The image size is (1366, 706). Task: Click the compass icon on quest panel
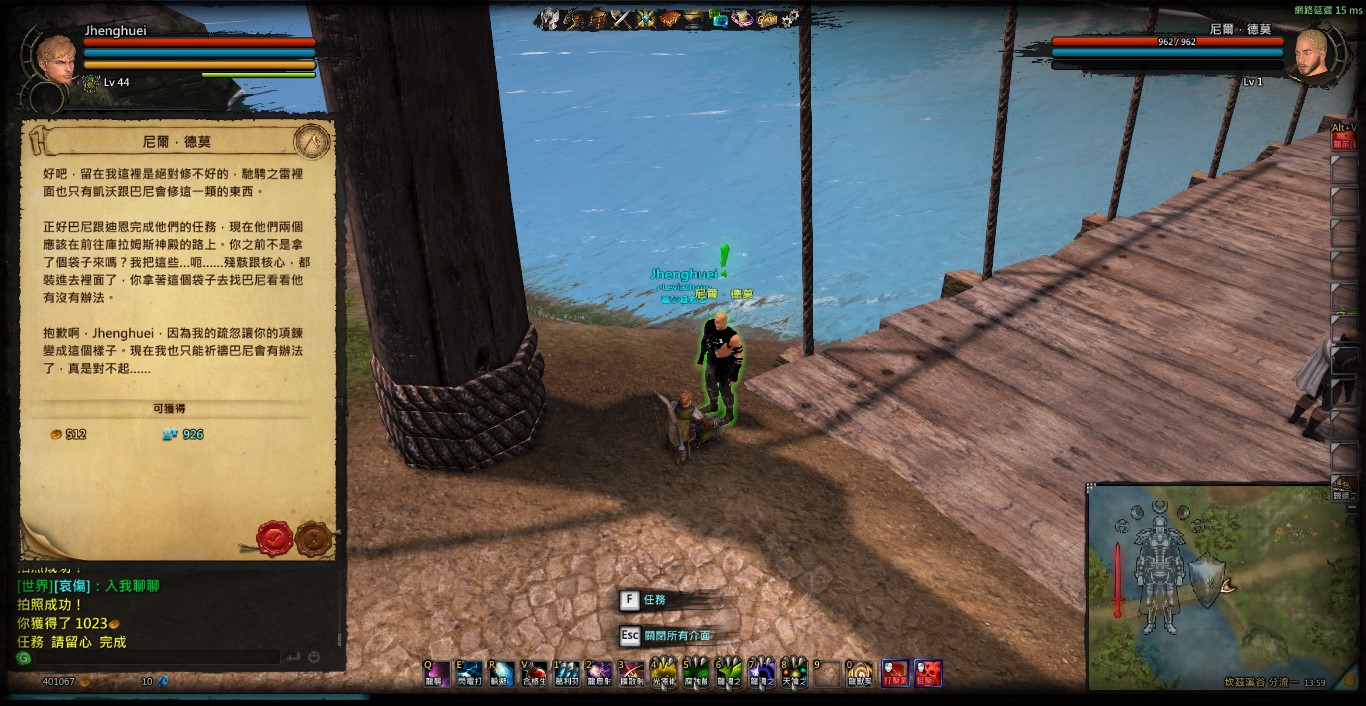312,142
